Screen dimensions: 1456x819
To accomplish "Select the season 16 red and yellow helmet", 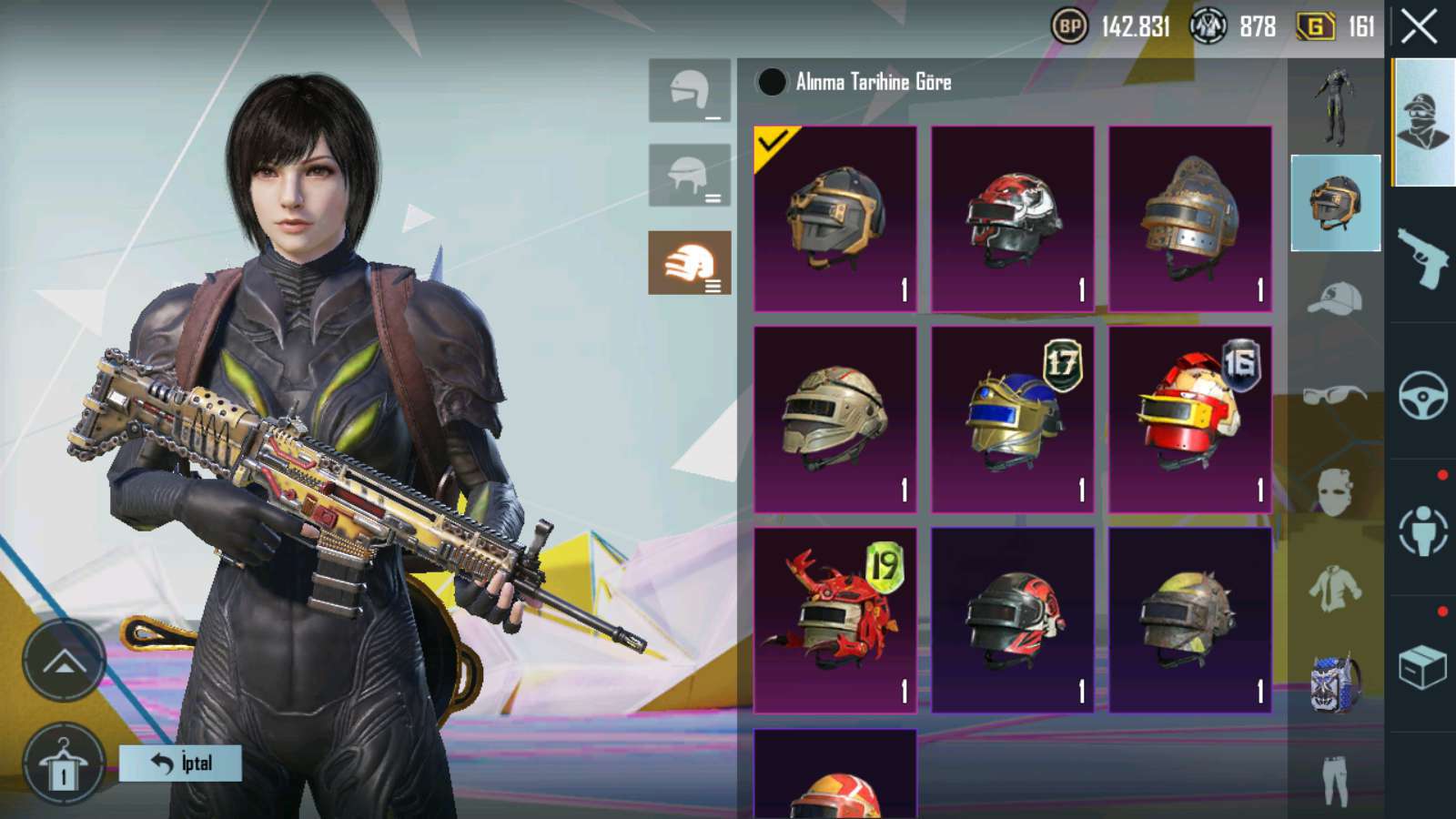I will [1189, 419].
